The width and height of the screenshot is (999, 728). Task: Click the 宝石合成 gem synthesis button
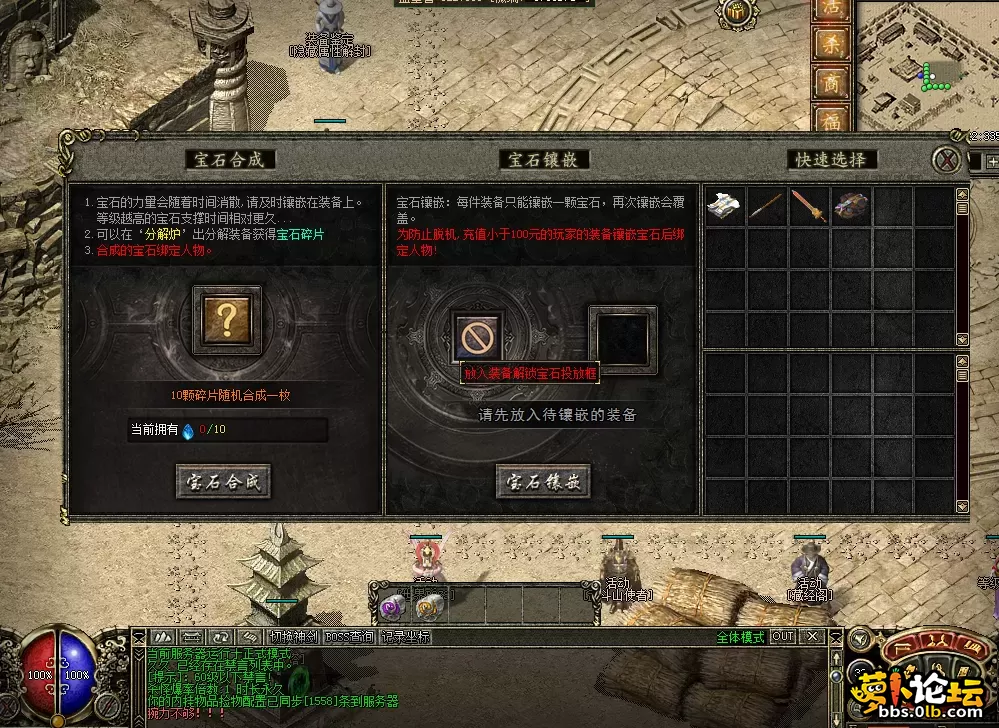223,481
